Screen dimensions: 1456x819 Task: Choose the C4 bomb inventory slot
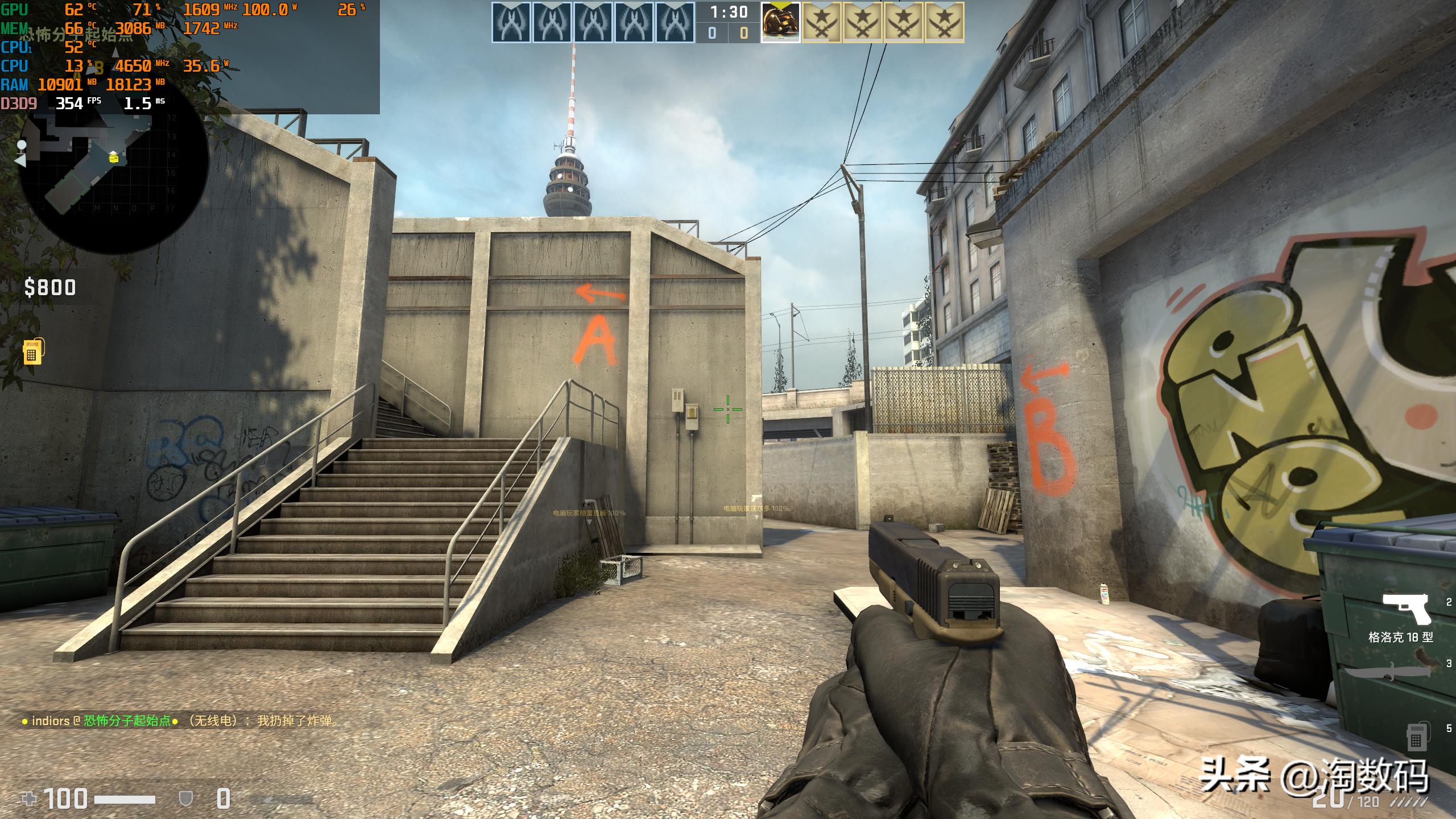[x=1416, y=736]
